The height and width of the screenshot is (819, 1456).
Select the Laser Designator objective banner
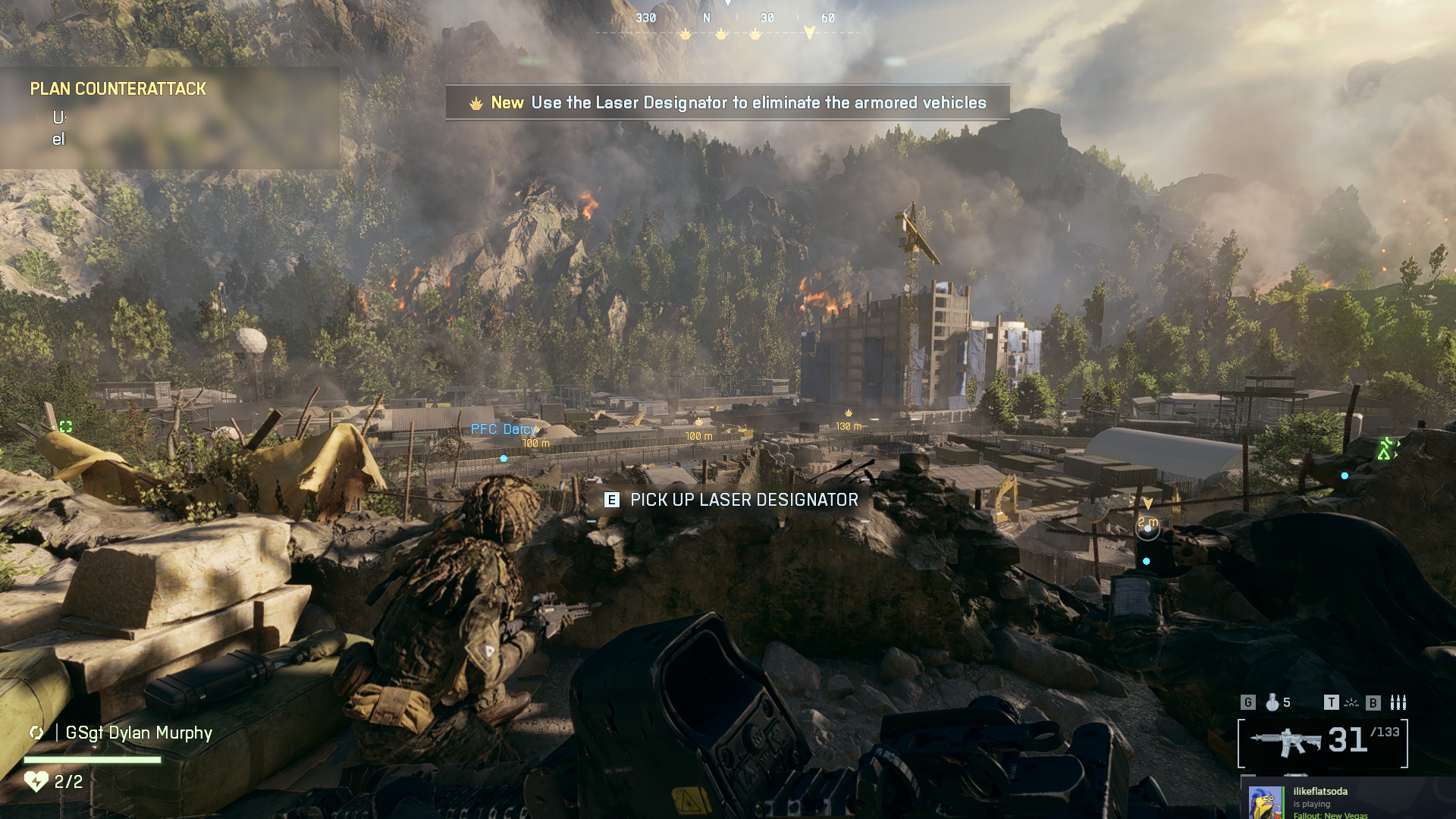727,102
